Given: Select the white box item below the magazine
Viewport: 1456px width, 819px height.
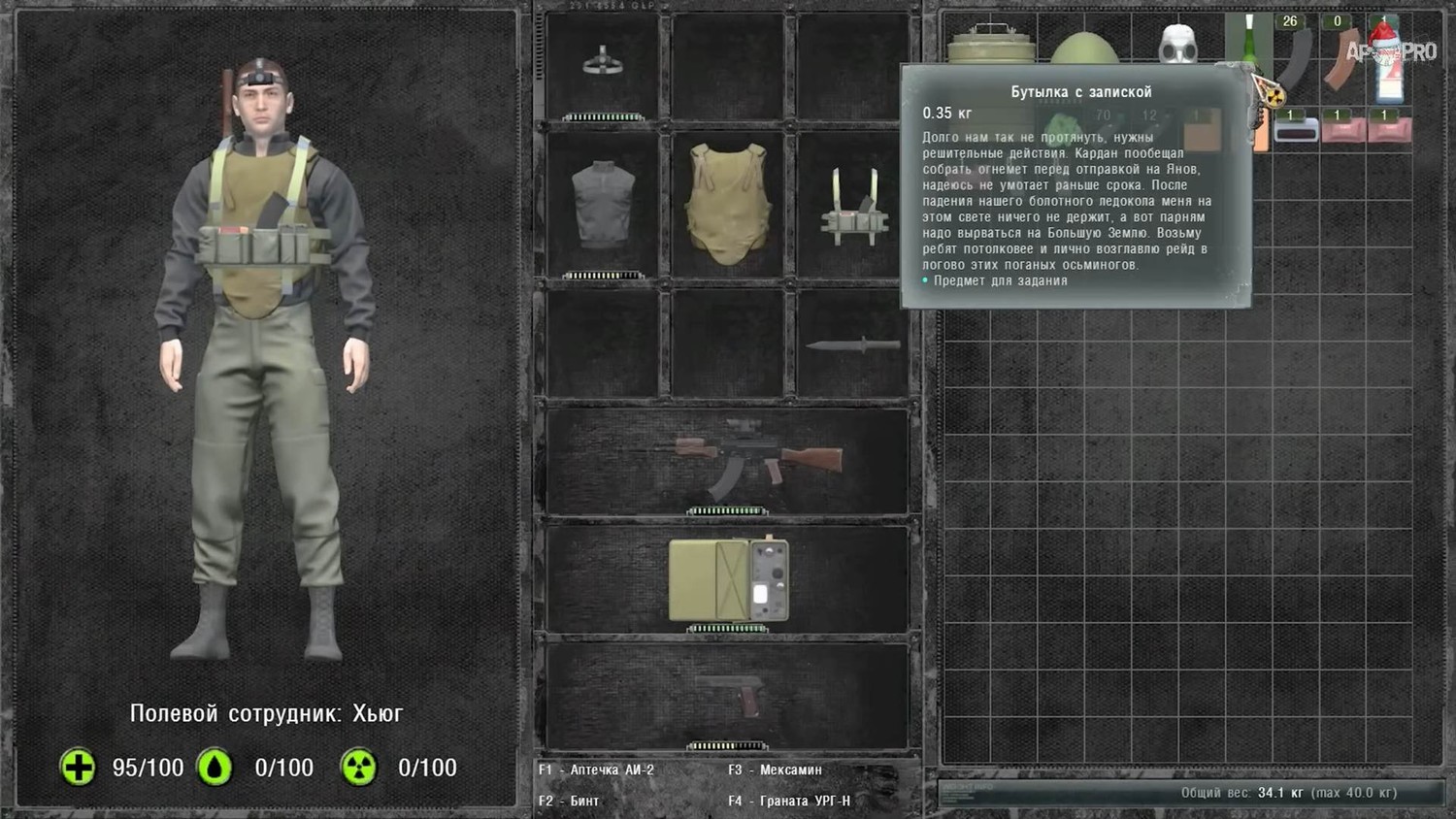Looking at the screenshot, I should (x=1296, y=130).
